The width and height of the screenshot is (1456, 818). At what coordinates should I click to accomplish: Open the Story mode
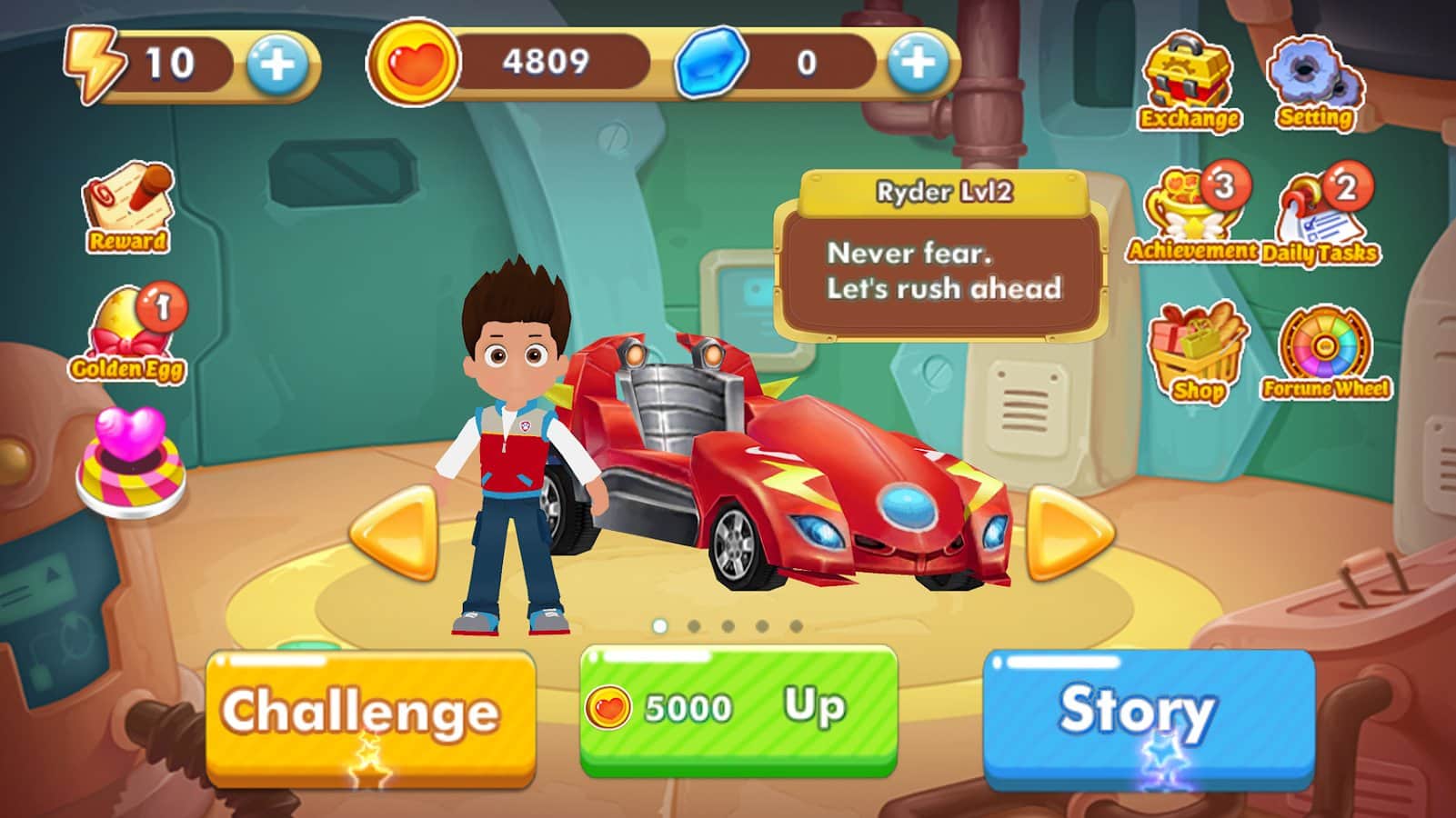(1148, 716)
